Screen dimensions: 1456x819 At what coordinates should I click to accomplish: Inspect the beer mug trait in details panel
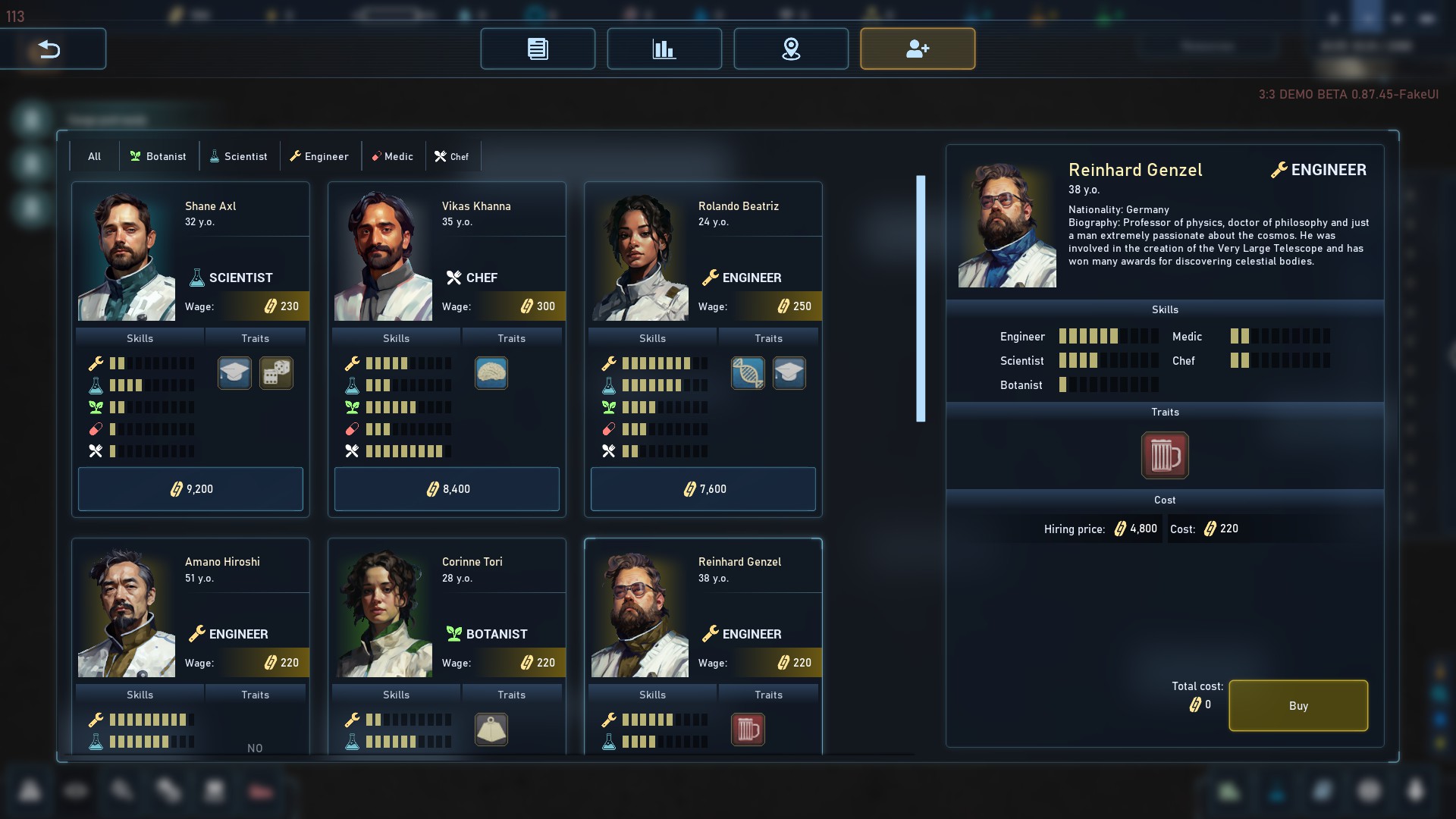tap(1165, 455)
